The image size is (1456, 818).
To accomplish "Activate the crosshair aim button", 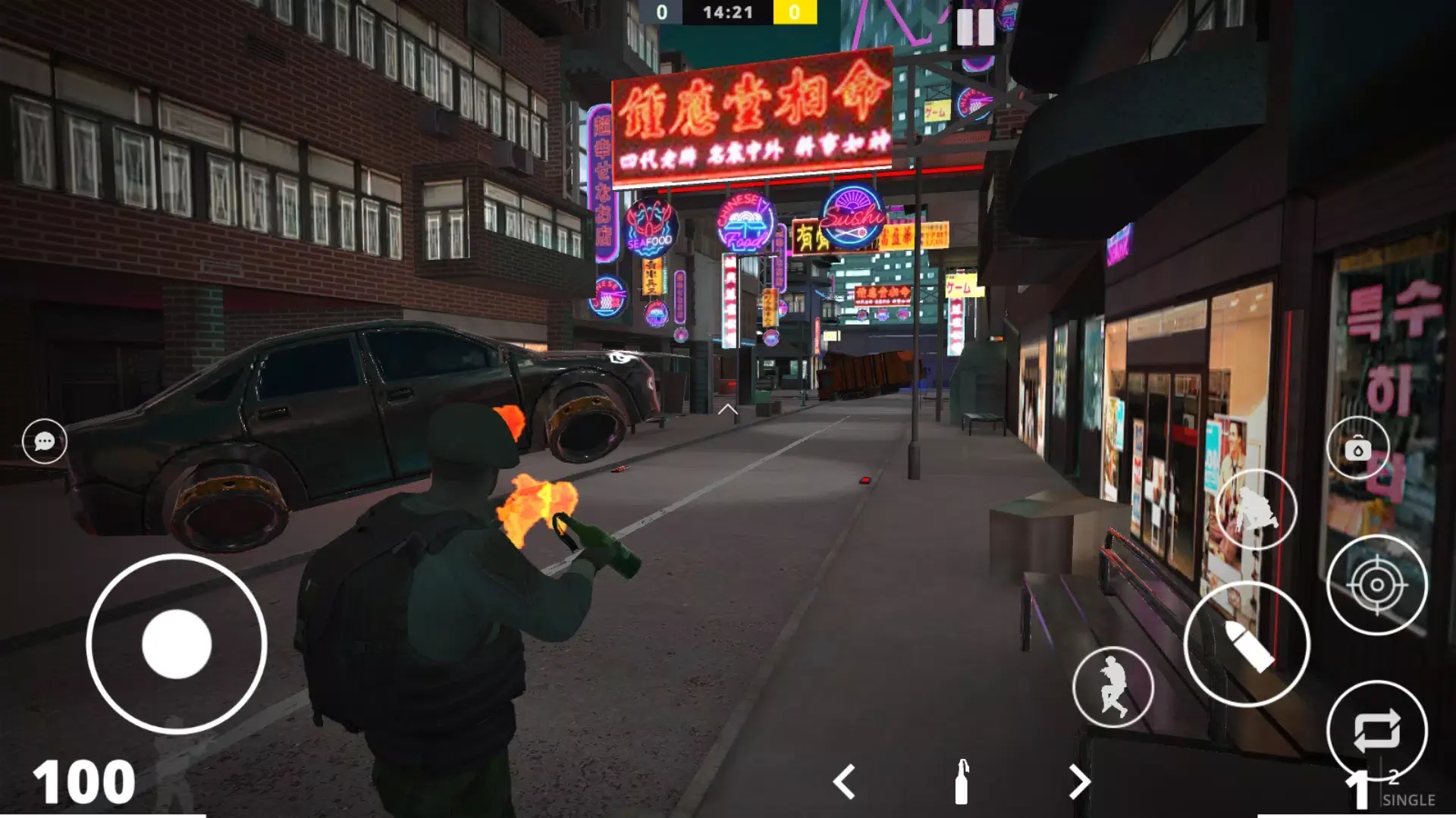I will tap(1376, 585).
